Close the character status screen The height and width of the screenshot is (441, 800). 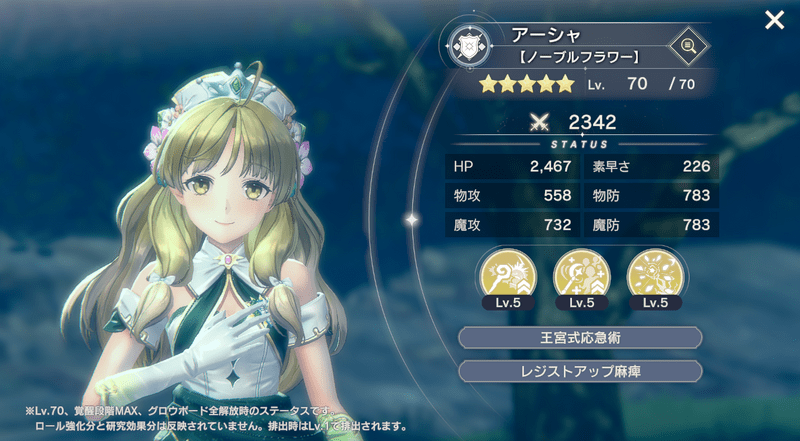(x=773, y=20)
